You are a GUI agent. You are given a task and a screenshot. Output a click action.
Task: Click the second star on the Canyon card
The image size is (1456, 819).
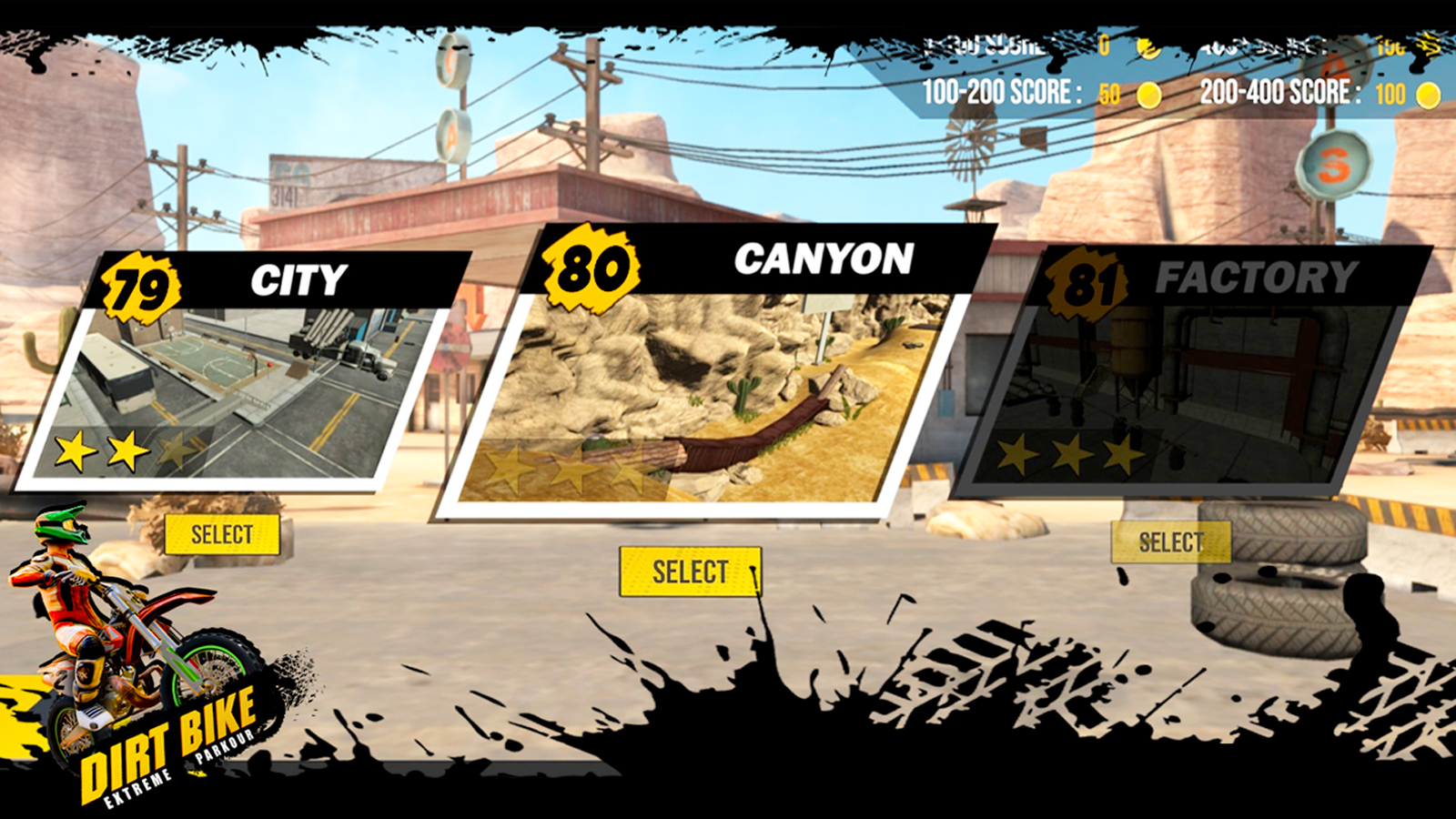click(572, 470)
